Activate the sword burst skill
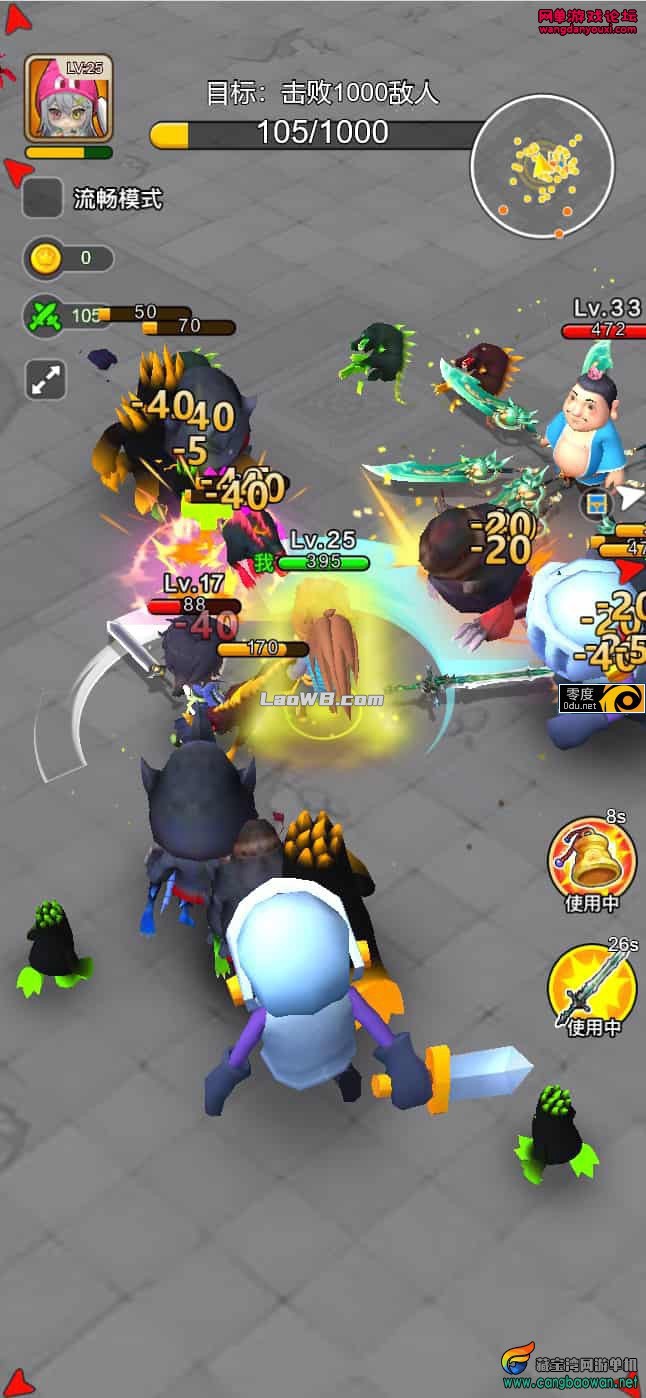Viewport: 646px width, 1398px height. click(x=591, y=987)
